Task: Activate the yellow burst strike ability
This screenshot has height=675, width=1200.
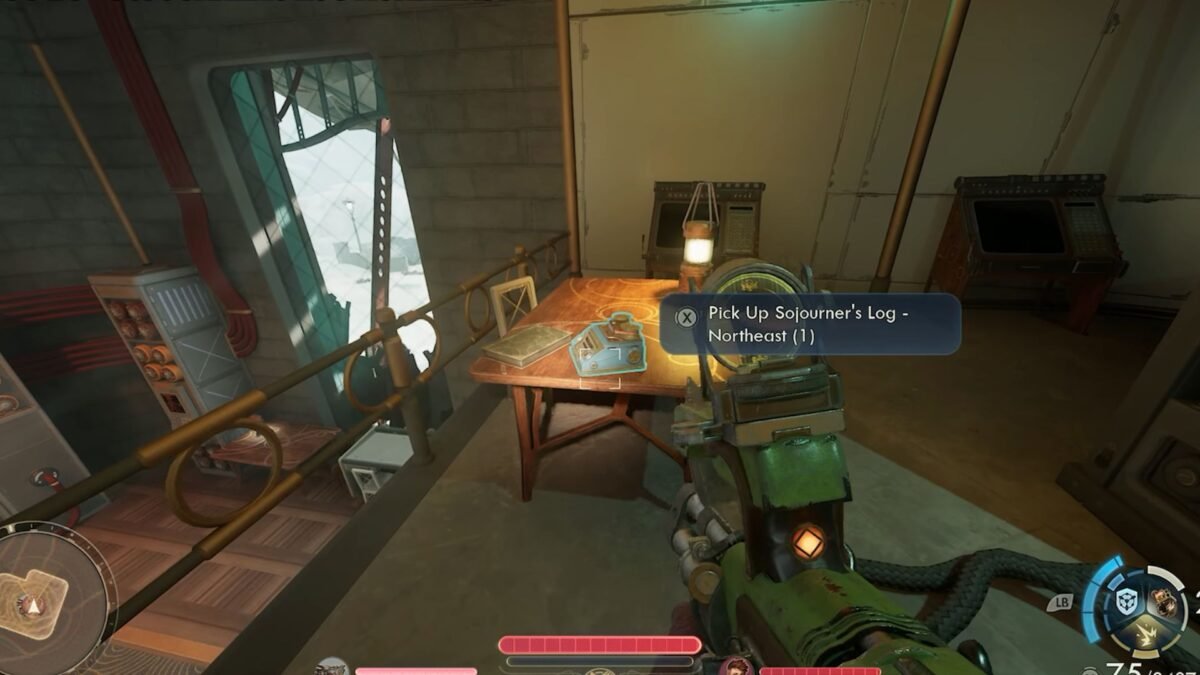Action: tap(1145, 633)
